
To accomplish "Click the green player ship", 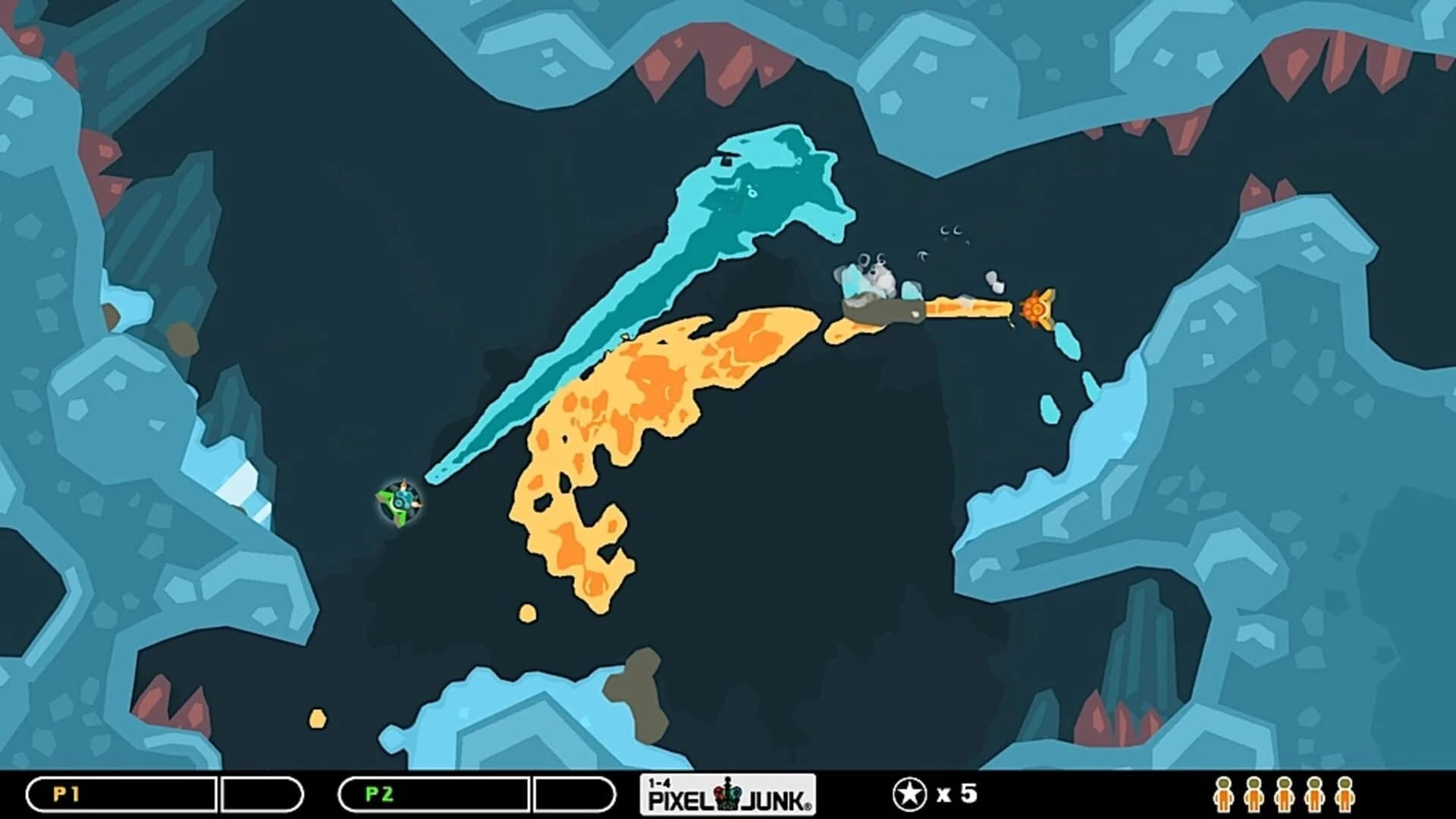I will coord(400,502).
